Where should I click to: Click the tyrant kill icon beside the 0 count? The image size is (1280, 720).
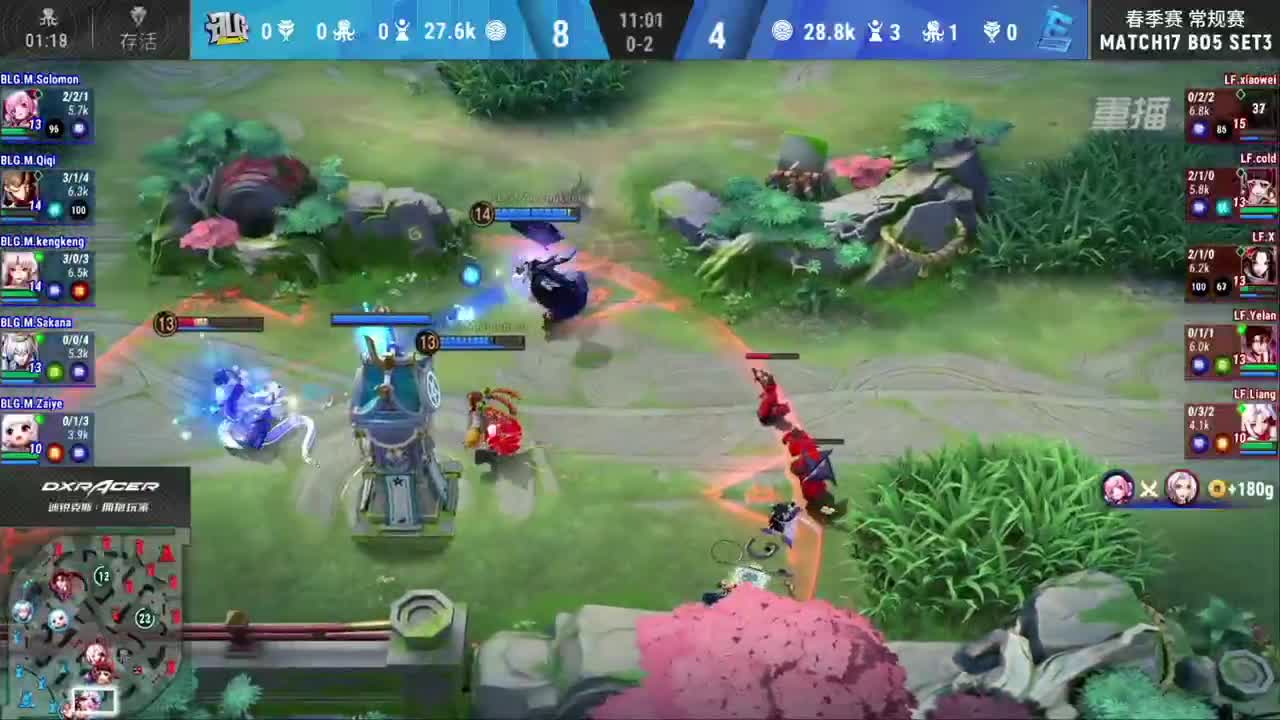coord(993,31)
